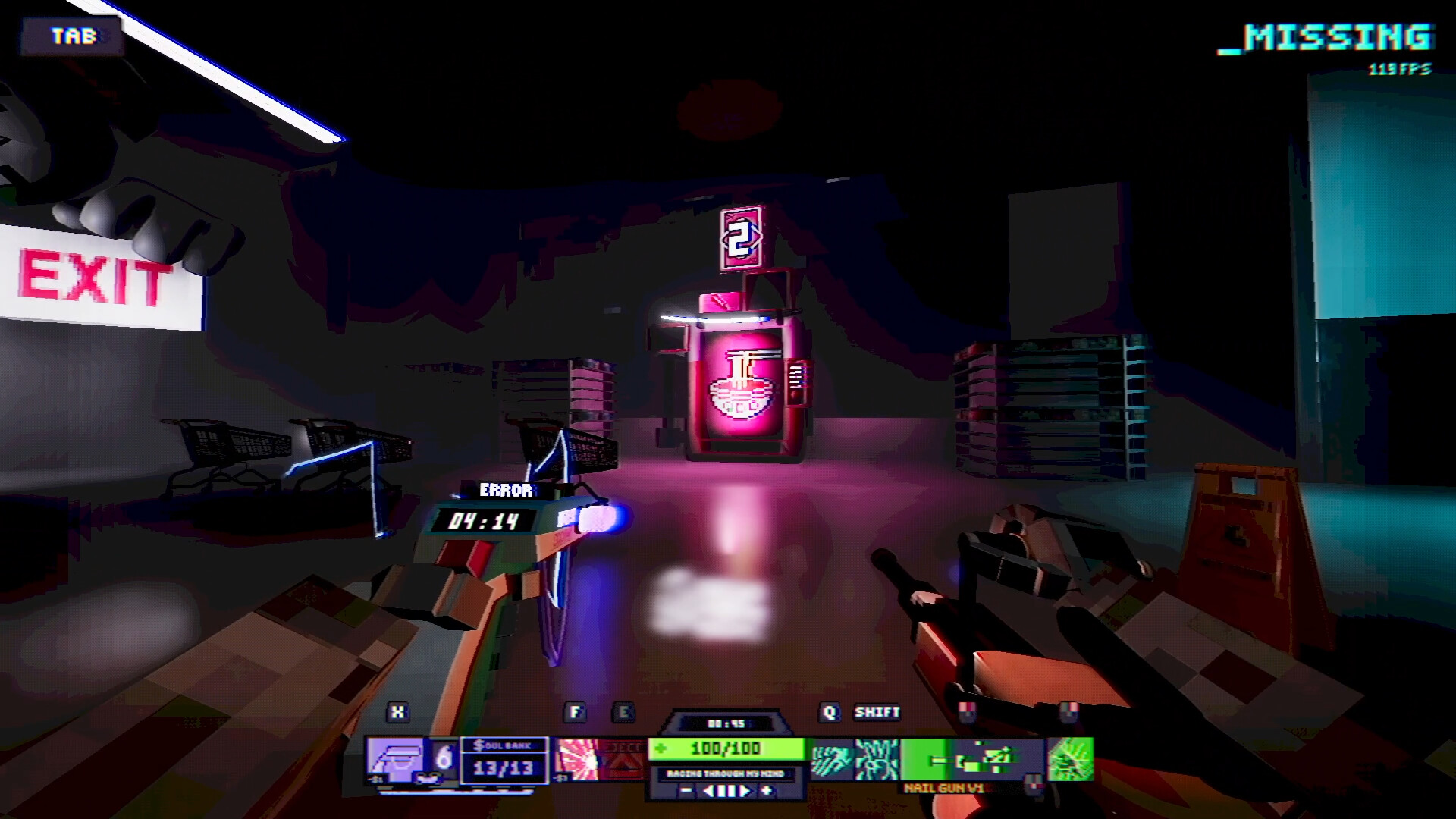Viewport: 1456px width, 819px height.
Task: Click the green plus health icon
Action: point(661,748)
